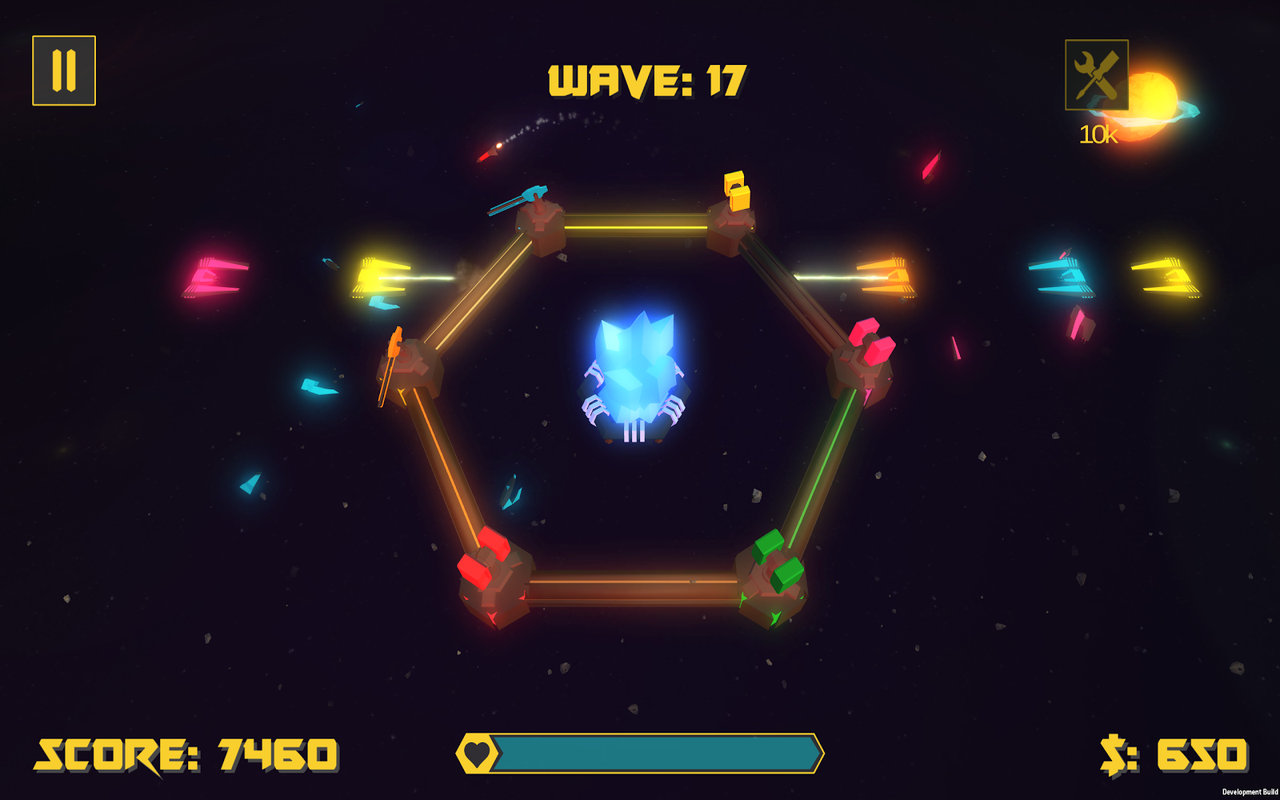
Task: Pause the game with the top-left button
Action: 64,71
